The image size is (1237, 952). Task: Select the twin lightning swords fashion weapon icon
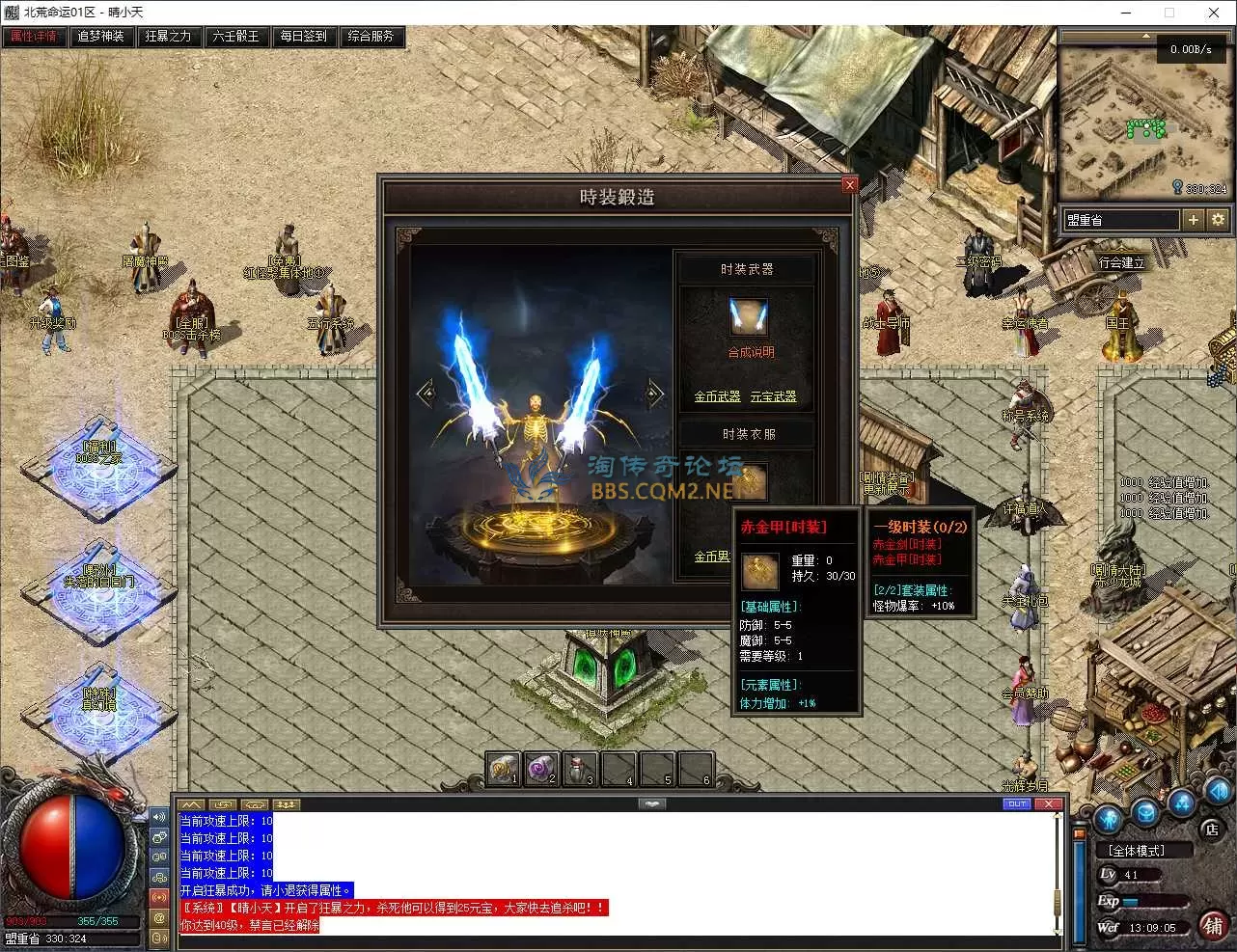[748, 317]
